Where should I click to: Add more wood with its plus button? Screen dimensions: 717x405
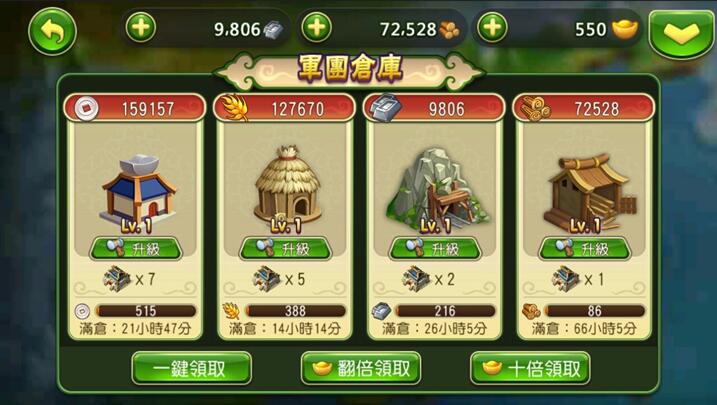pos(316,28)
